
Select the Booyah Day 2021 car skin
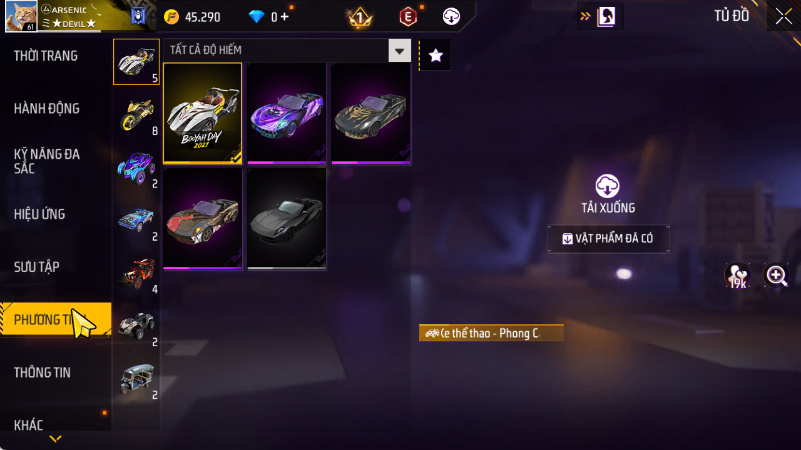tap(203, 113)
